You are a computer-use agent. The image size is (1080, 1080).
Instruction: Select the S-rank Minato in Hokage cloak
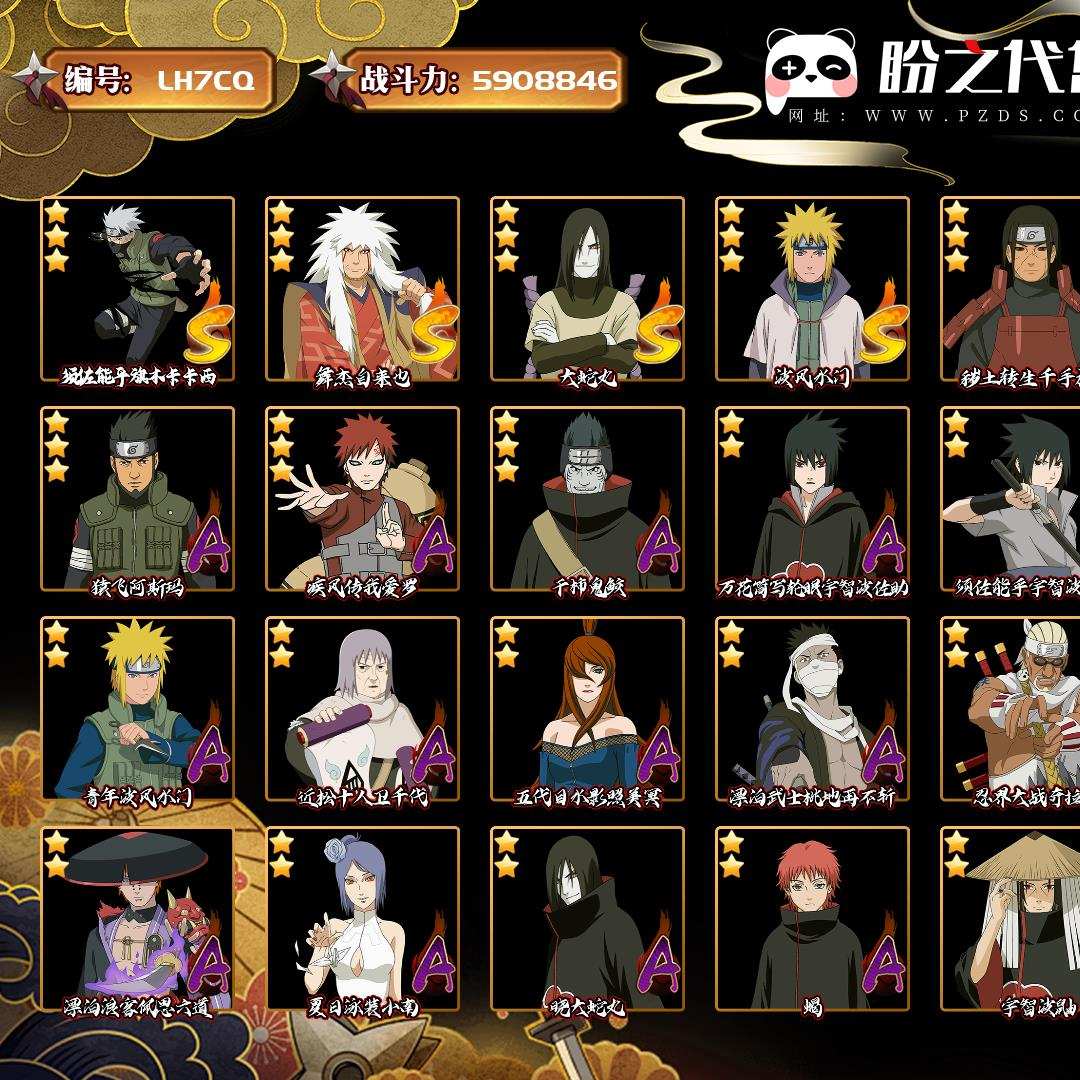(x=812, y=288)
